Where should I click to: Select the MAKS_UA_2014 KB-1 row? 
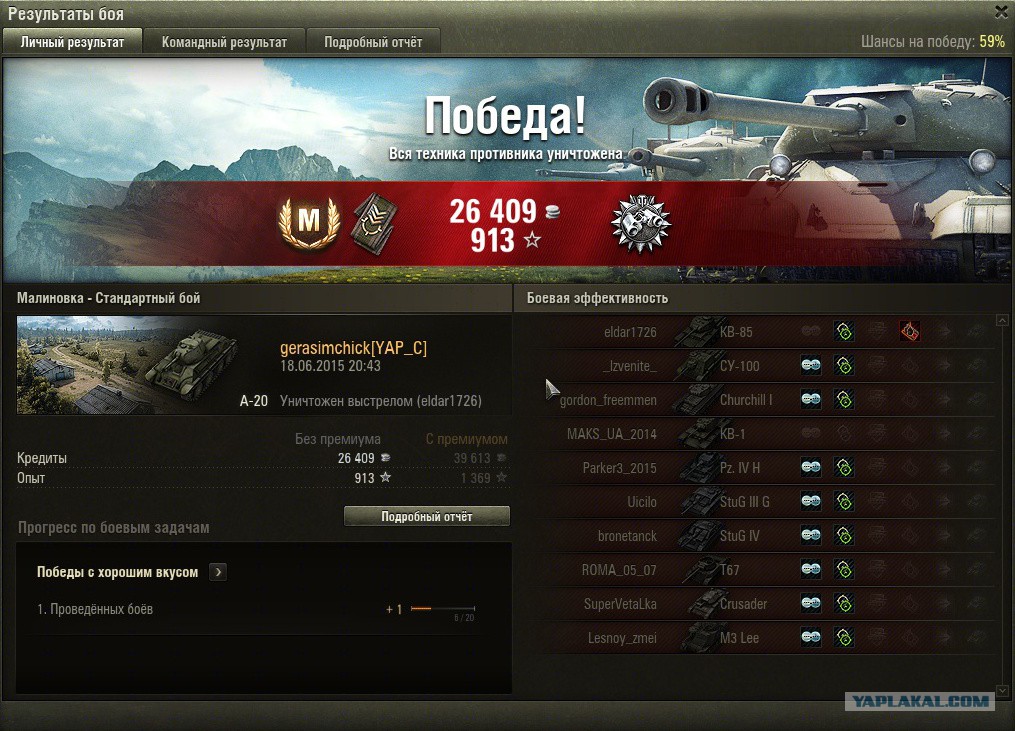point(760,434)
